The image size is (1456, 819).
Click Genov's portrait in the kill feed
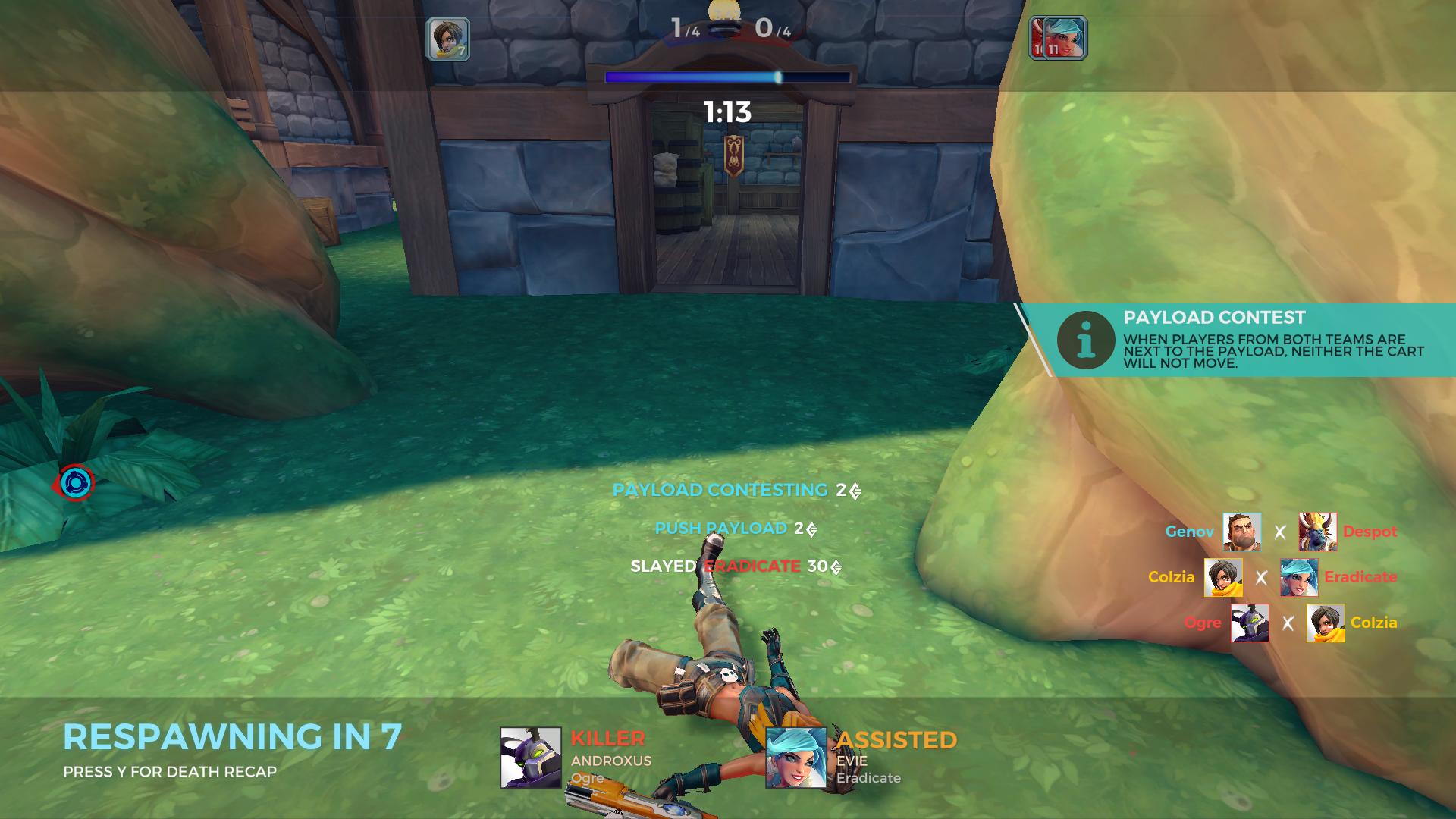1241,532
